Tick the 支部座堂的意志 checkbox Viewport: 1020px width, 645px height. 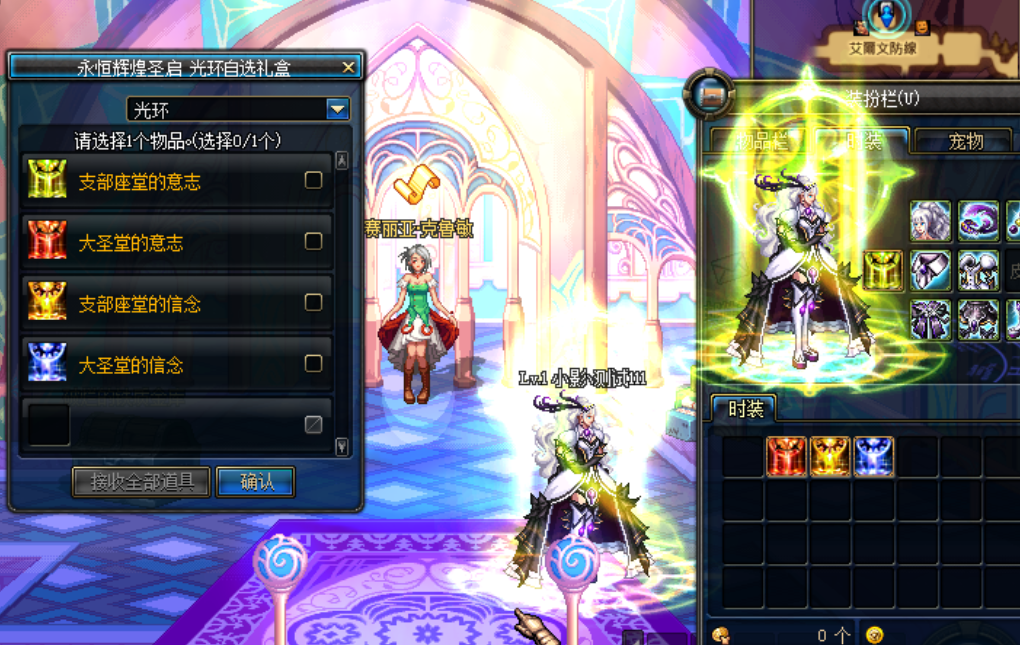313,181
